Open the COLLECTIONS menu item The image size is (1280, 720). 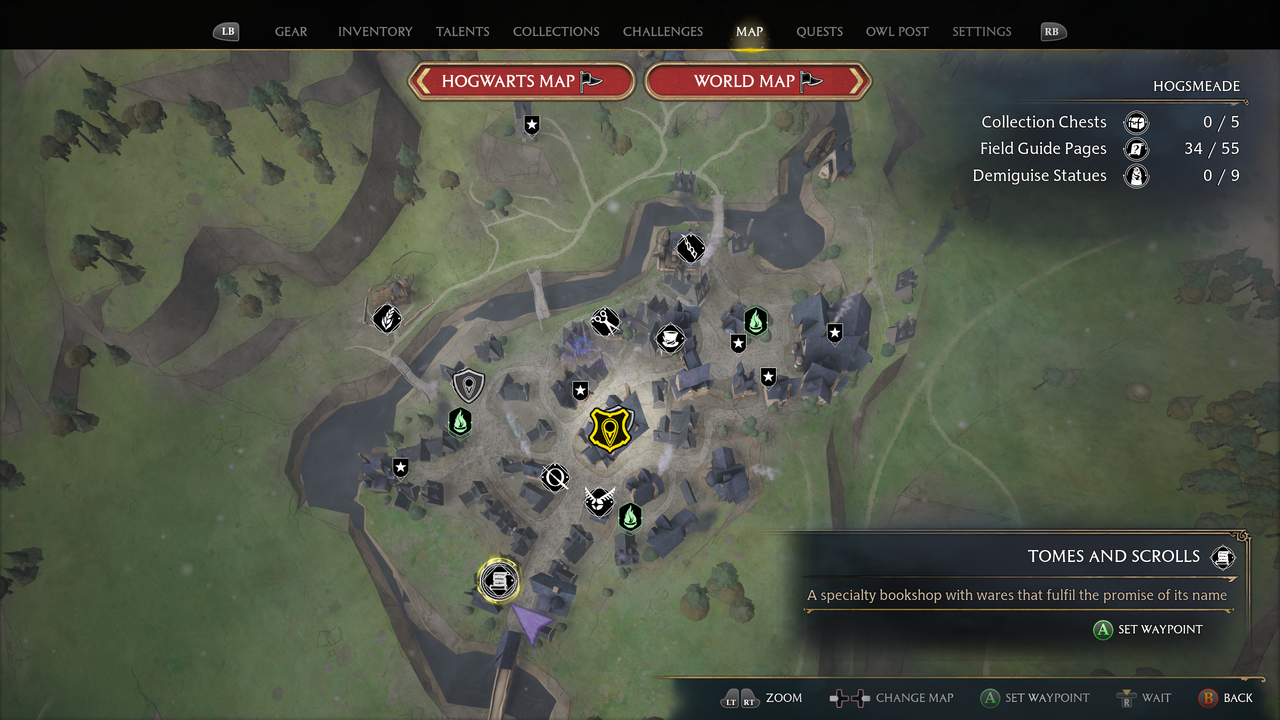556,31
